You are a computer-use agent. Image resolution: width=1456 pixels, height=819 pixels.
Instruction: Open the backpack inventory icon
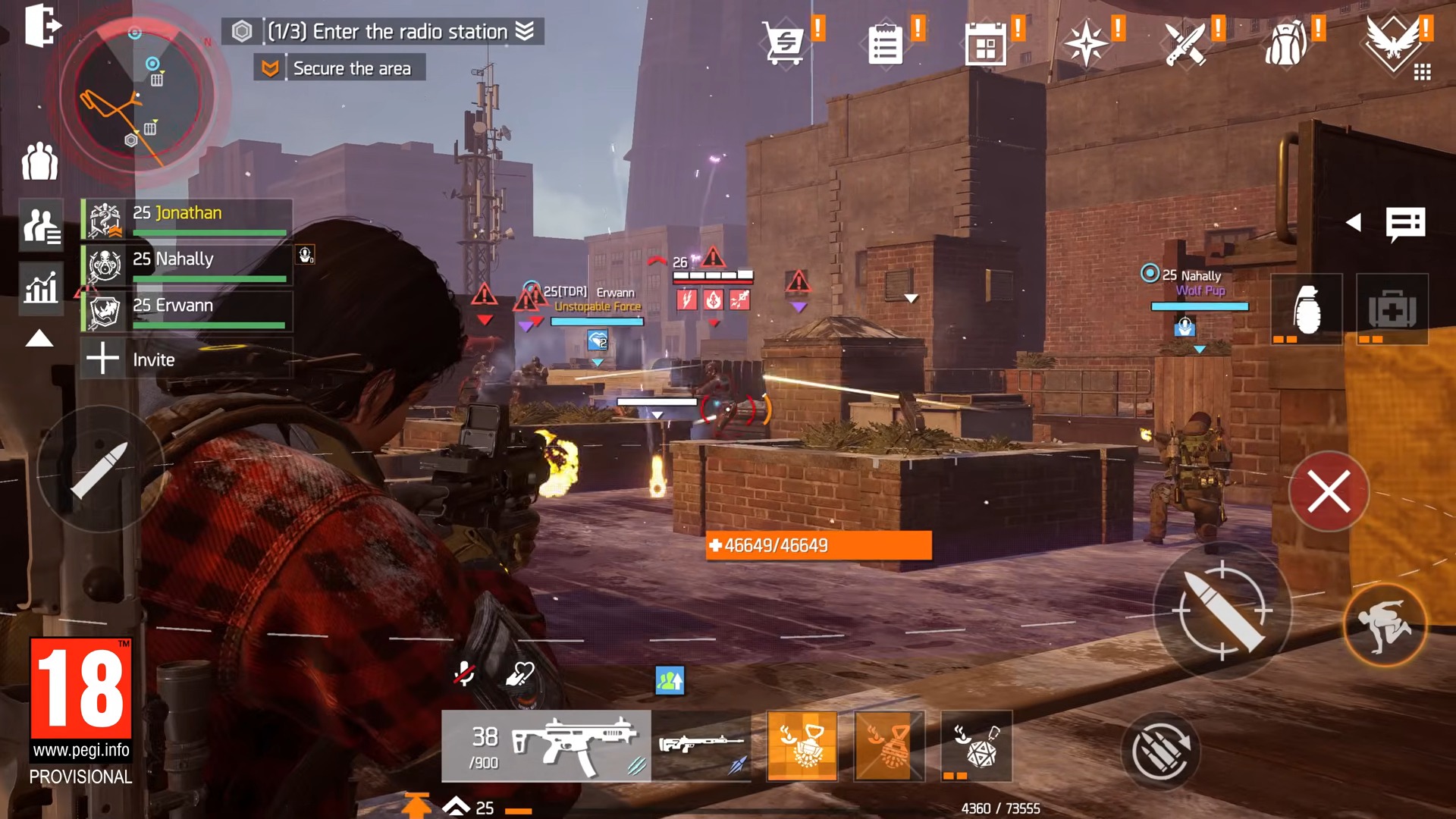[x=1287, y=44]
